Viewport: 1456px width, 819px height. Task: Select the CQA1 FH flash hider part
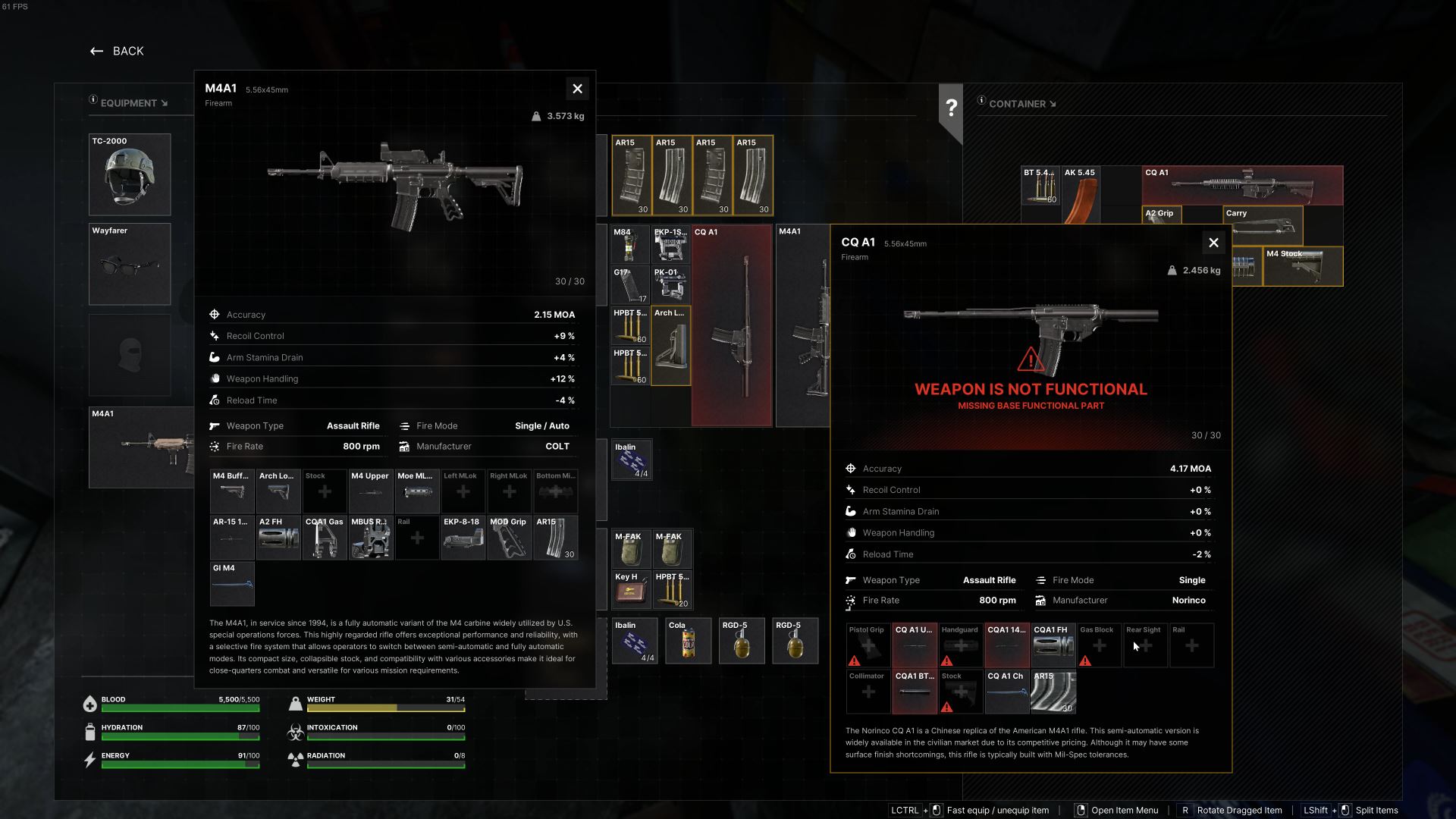(1053, 645)
